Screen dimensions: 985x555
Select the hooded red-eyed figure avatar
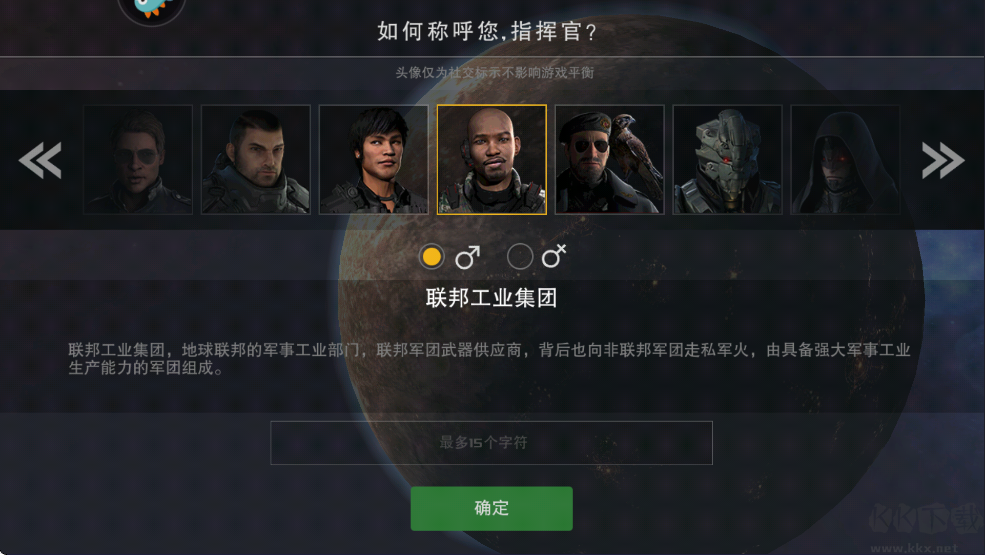pyautogui.click(x=845, y=160)
